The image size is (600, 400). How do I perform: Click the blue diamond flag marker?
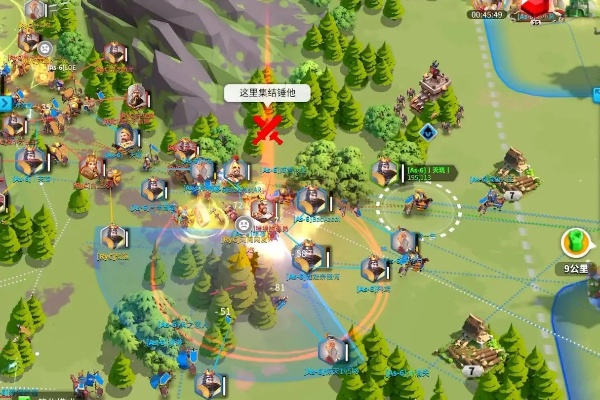(x=428, y=131)
